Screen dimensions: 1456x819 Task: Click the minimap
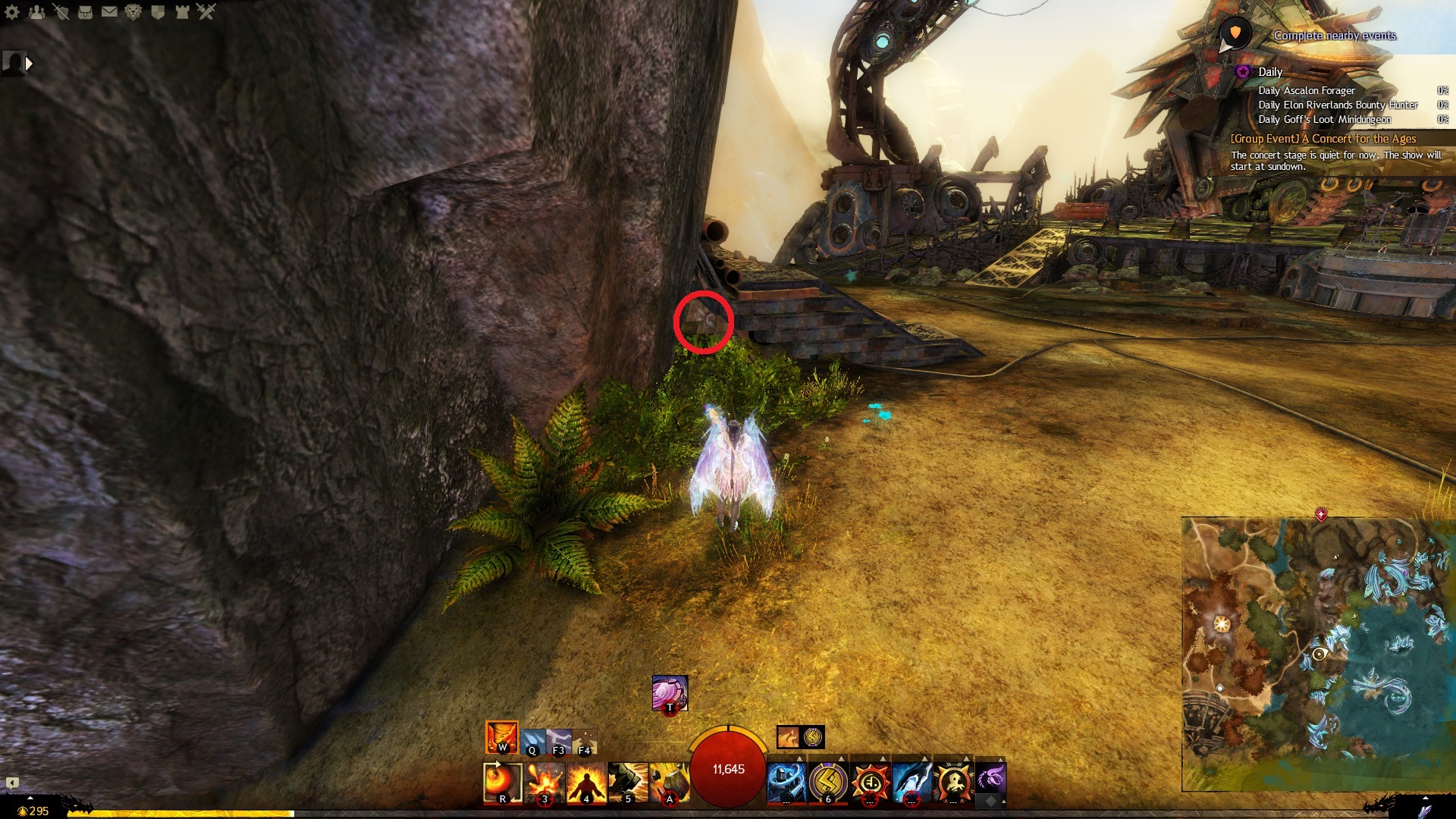point(1318,654)
